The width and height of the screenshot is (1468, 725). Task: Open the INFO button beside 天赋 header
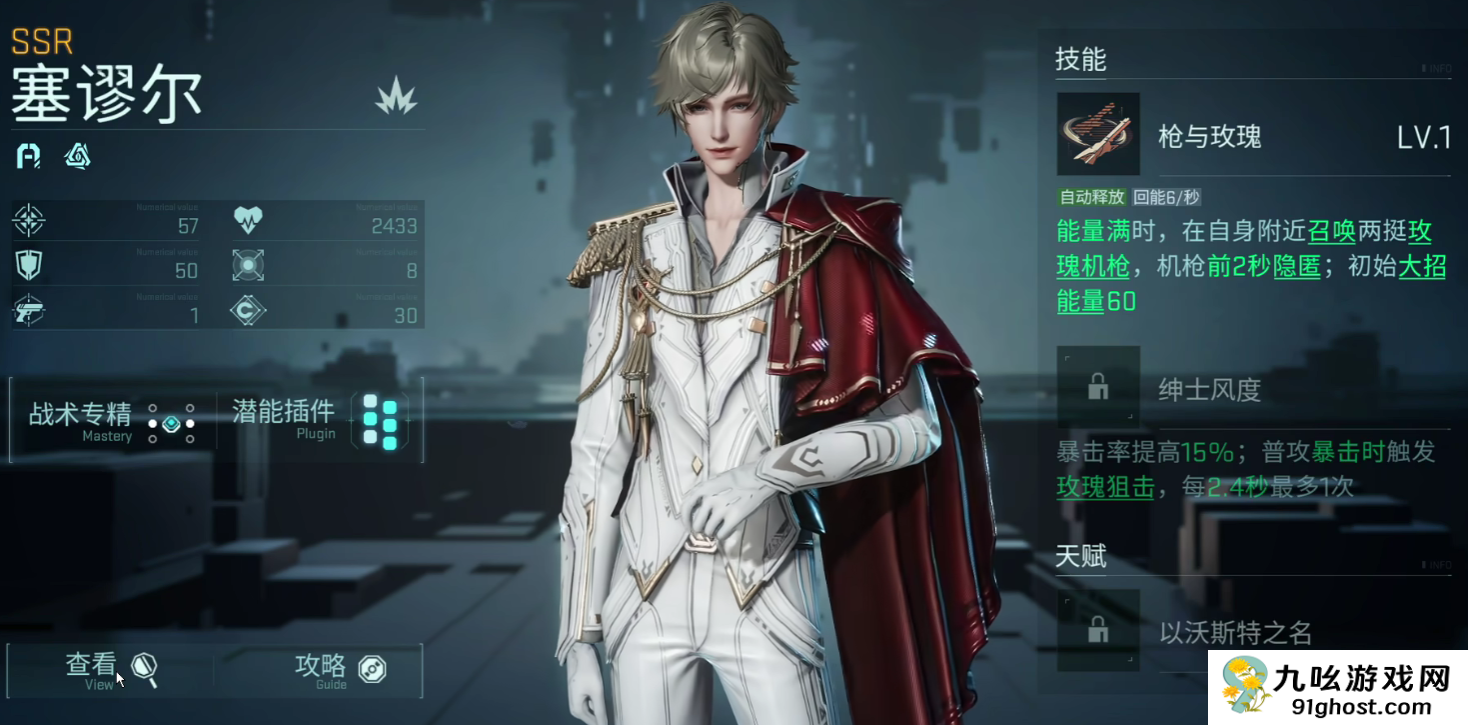pyautogui.click(x=1436, y=565)
